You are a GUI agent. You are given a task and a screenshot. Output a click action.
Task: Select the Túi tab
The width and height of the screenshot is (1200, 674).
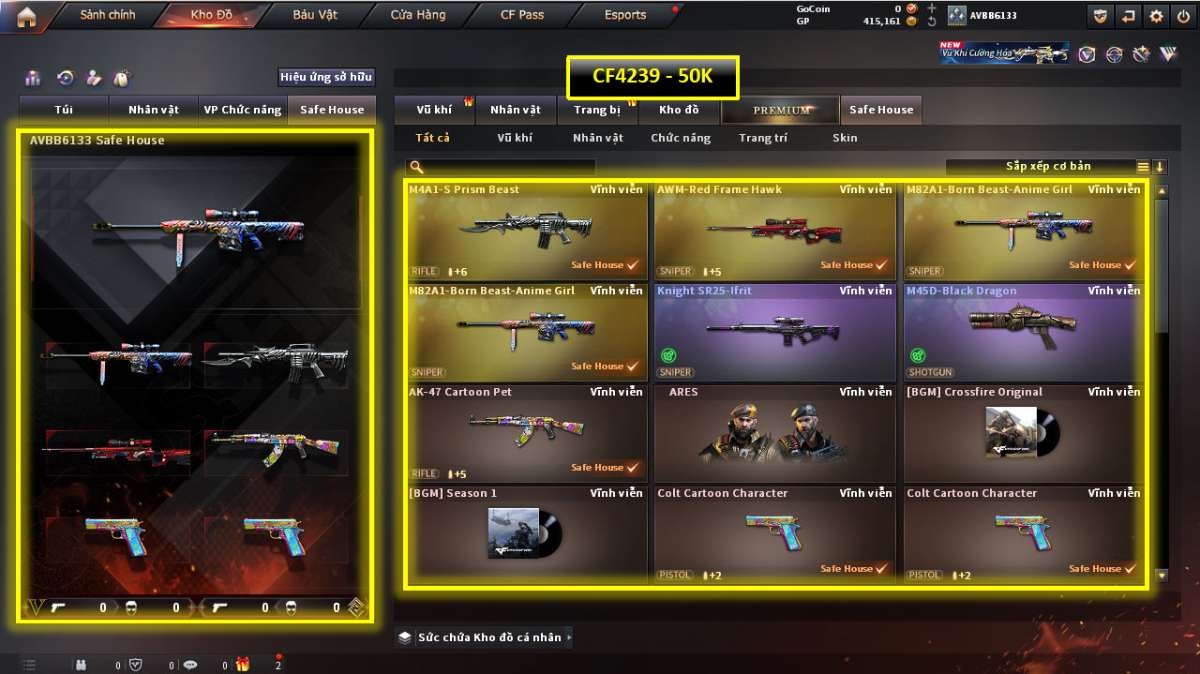(64, 110)
